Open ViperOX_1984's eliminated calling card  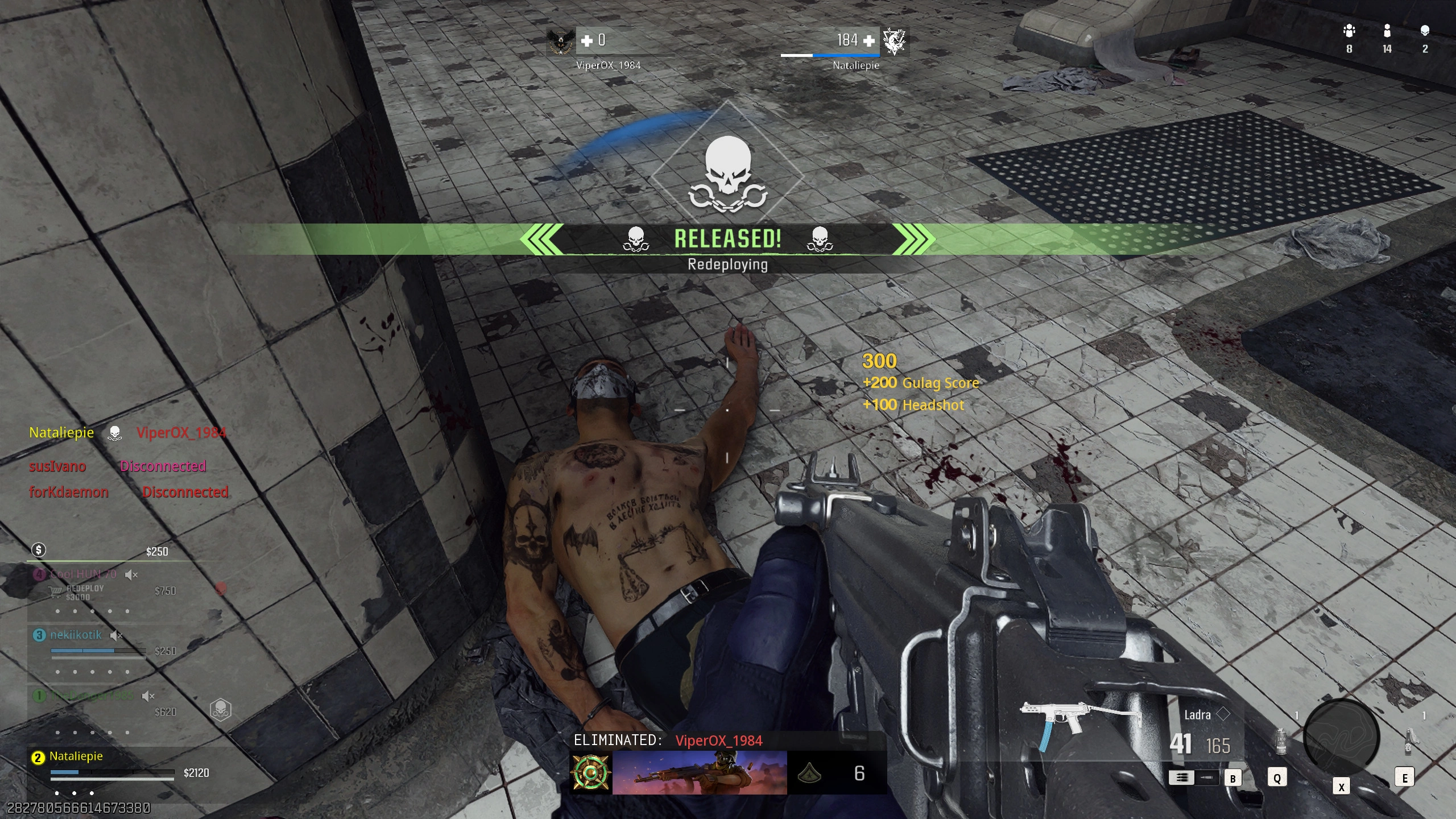pyautogui.click(x=699, y=772)
